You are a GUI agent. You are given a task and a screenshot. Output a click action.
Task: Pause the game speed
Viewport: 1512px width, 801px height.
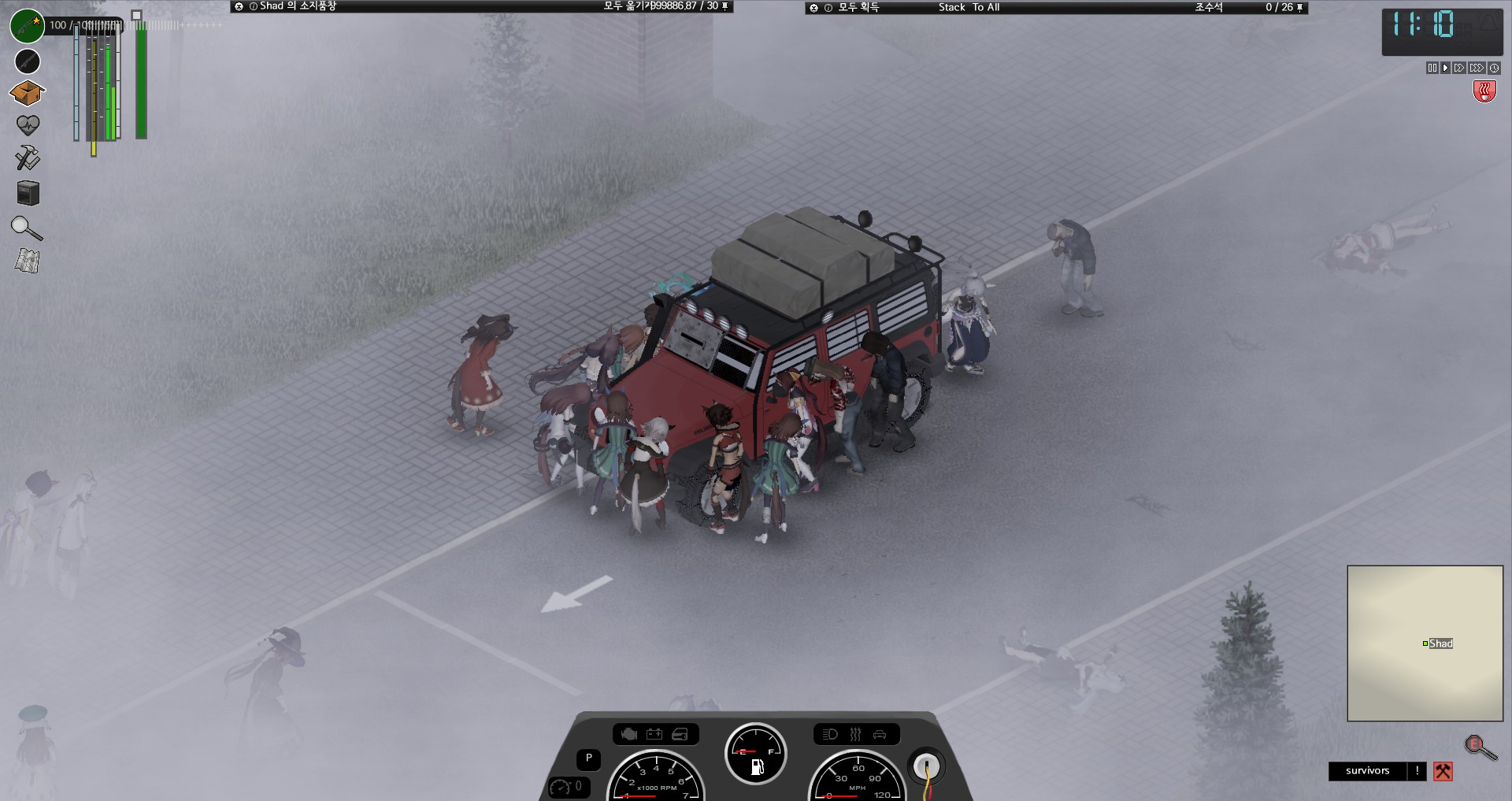pos(1432,69)
